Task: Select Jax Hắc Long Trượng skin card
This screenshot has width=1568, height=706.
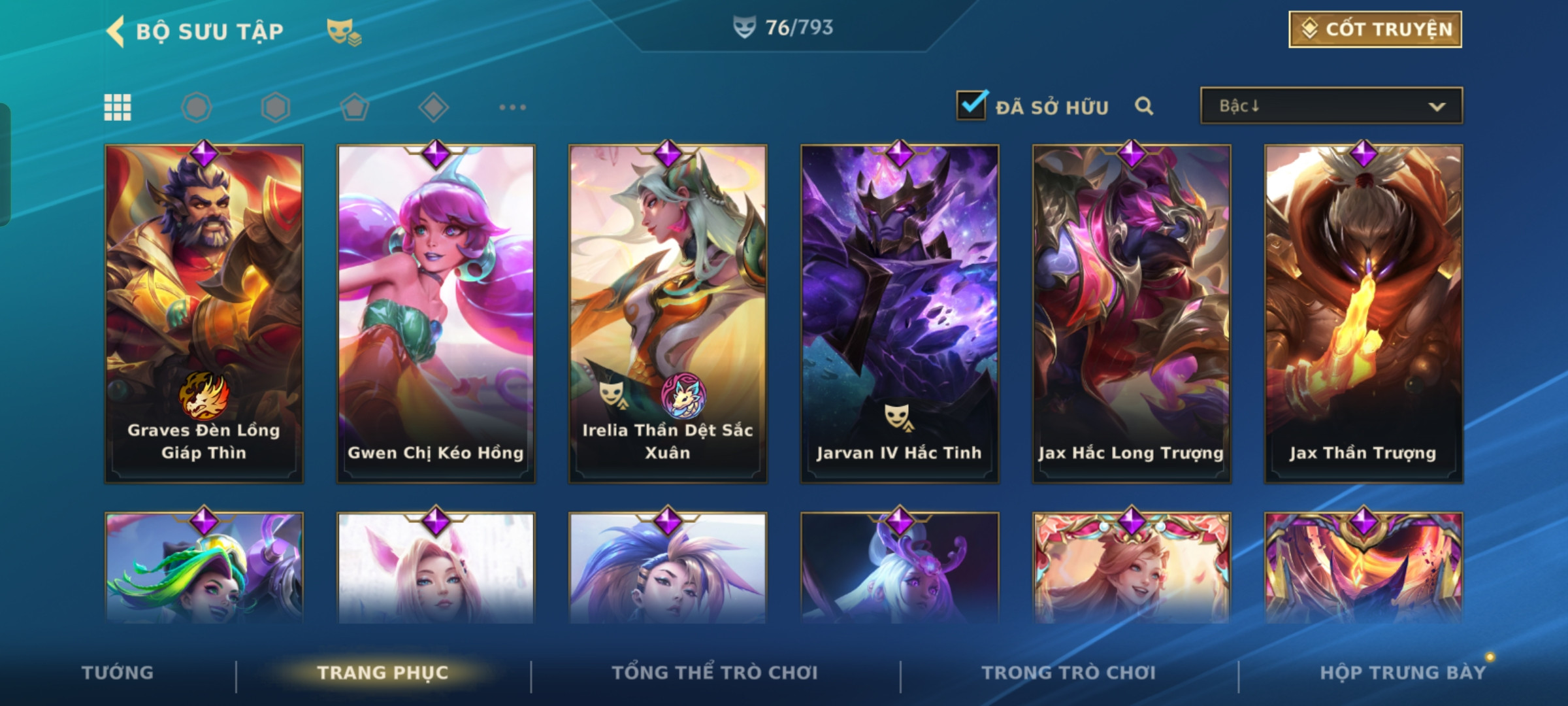Action: tap(1132, 314)
